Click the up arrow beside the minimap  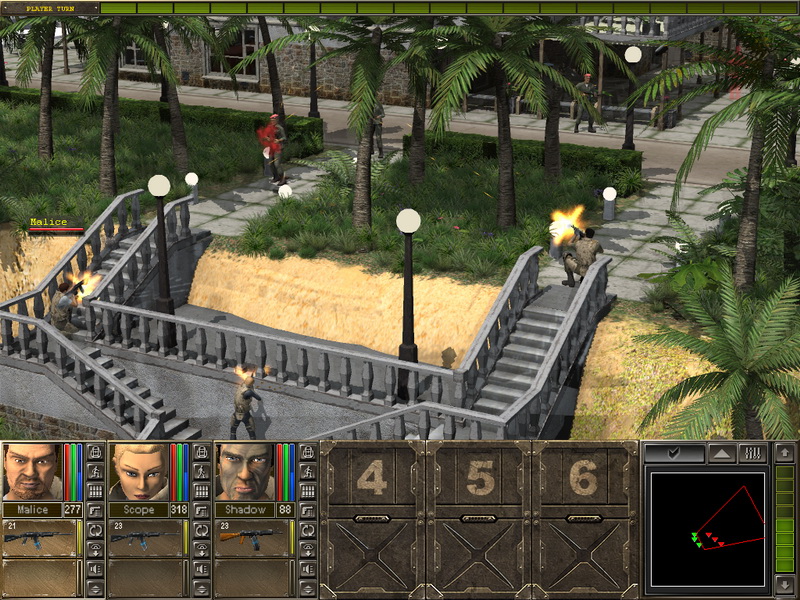click(x=785, y=454)
